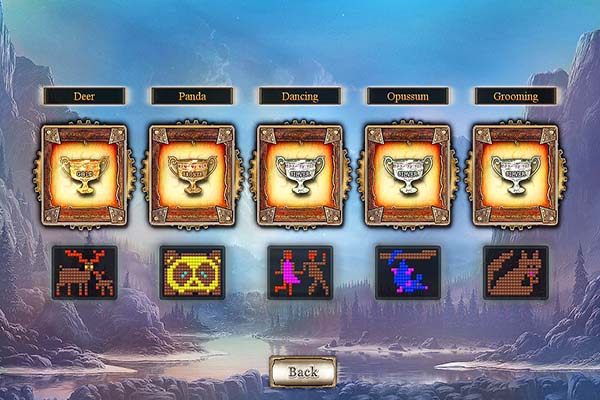600x400 pixels.
Task: Open the Deer mosaic thumbnail
Action: [x=84, y=272]
